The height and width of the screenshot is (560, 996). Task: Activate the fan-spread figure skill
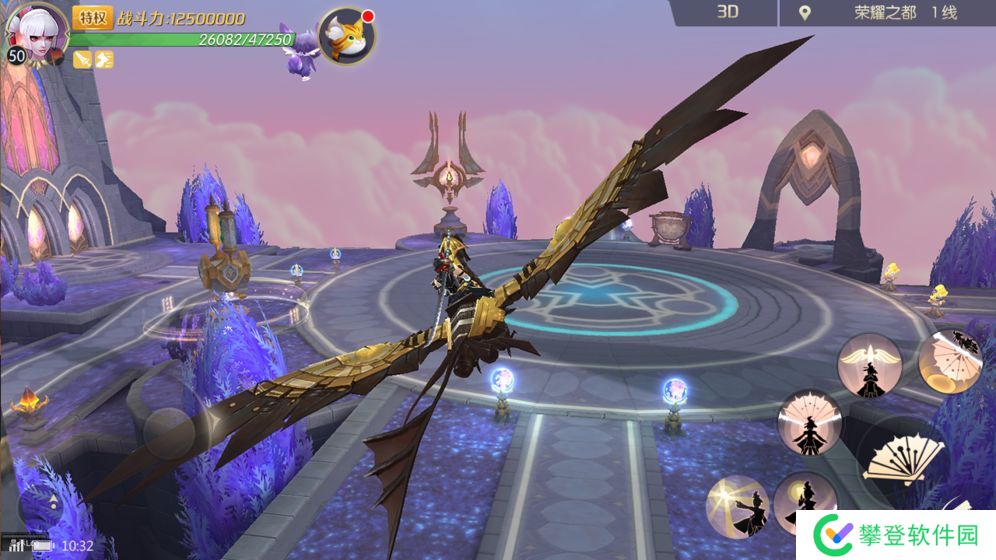pos(809,421)
